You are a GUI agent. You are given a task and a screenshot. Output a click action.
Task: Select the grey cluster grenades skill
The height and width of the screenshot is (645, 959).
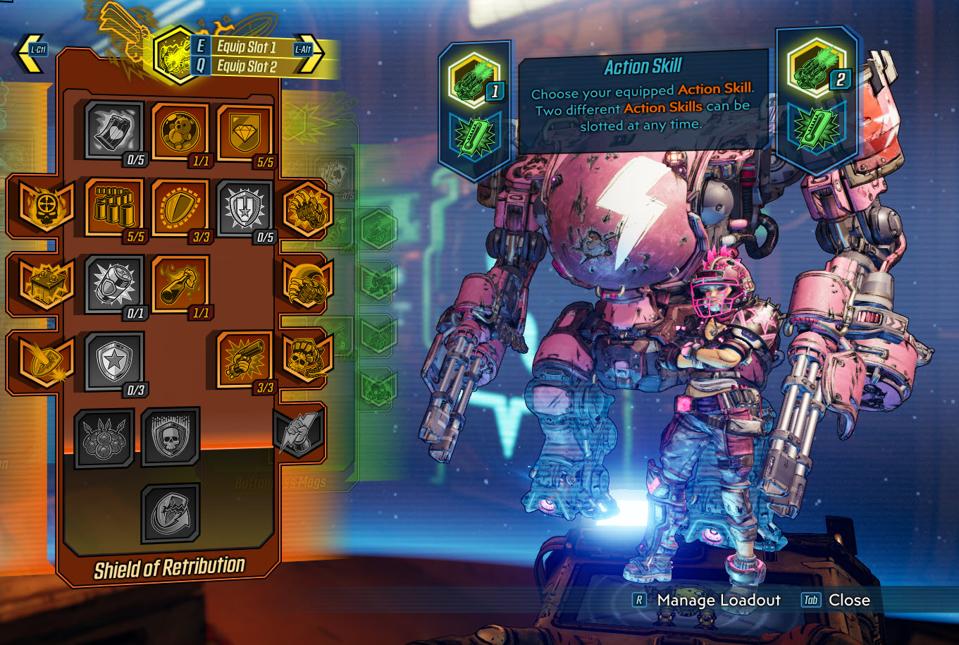104,437
